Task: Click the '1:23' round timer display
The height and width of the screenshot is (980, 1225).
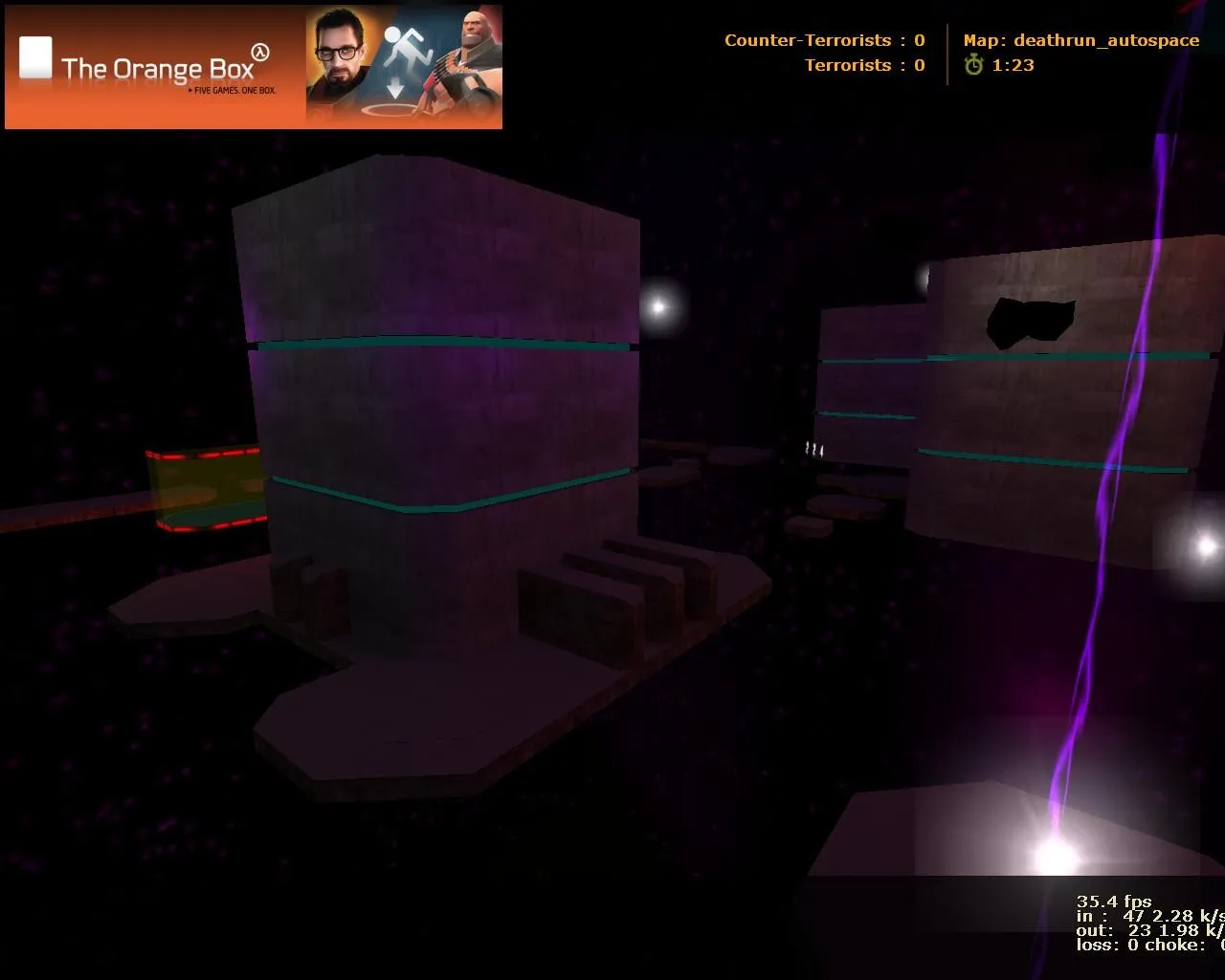Action: coord(1012,65)
